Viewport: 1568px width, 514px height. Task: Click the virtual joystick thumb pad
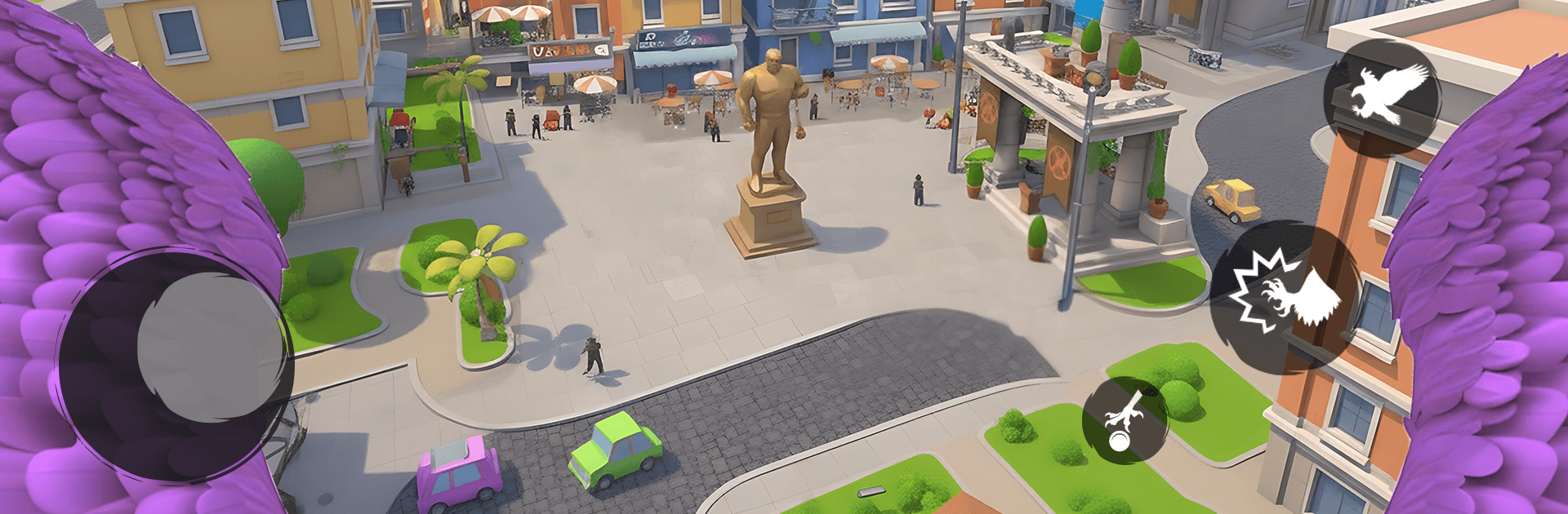pyautogui.click(x=210, y=347)
